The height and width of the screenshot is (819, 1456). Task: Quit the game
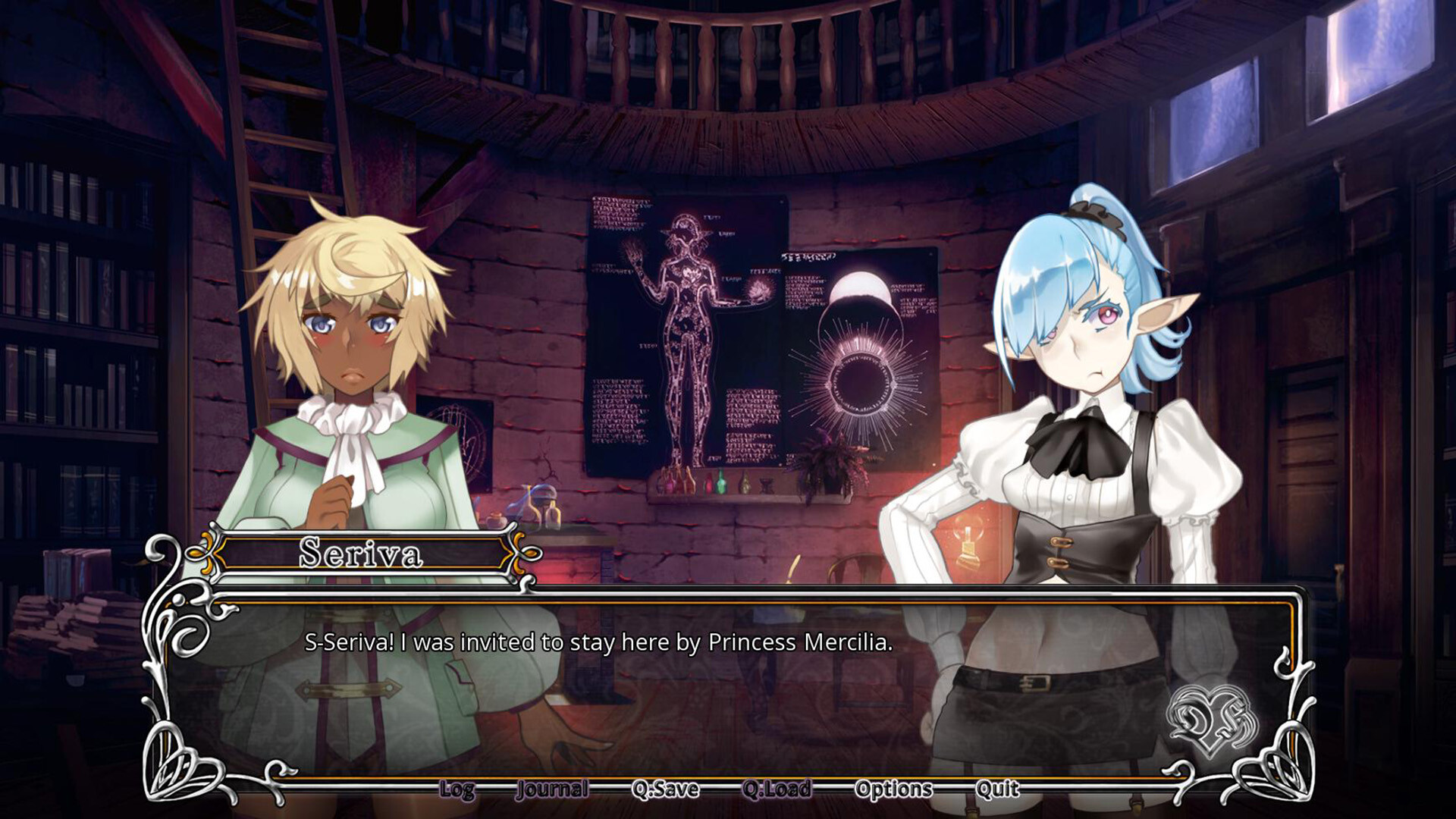point(997,790)
